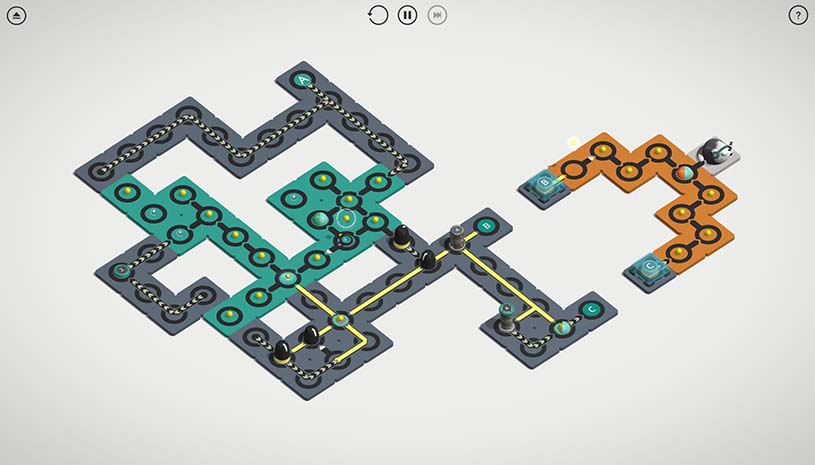
Task: Click the eject button to exit the level
Action: click(17, 15)
